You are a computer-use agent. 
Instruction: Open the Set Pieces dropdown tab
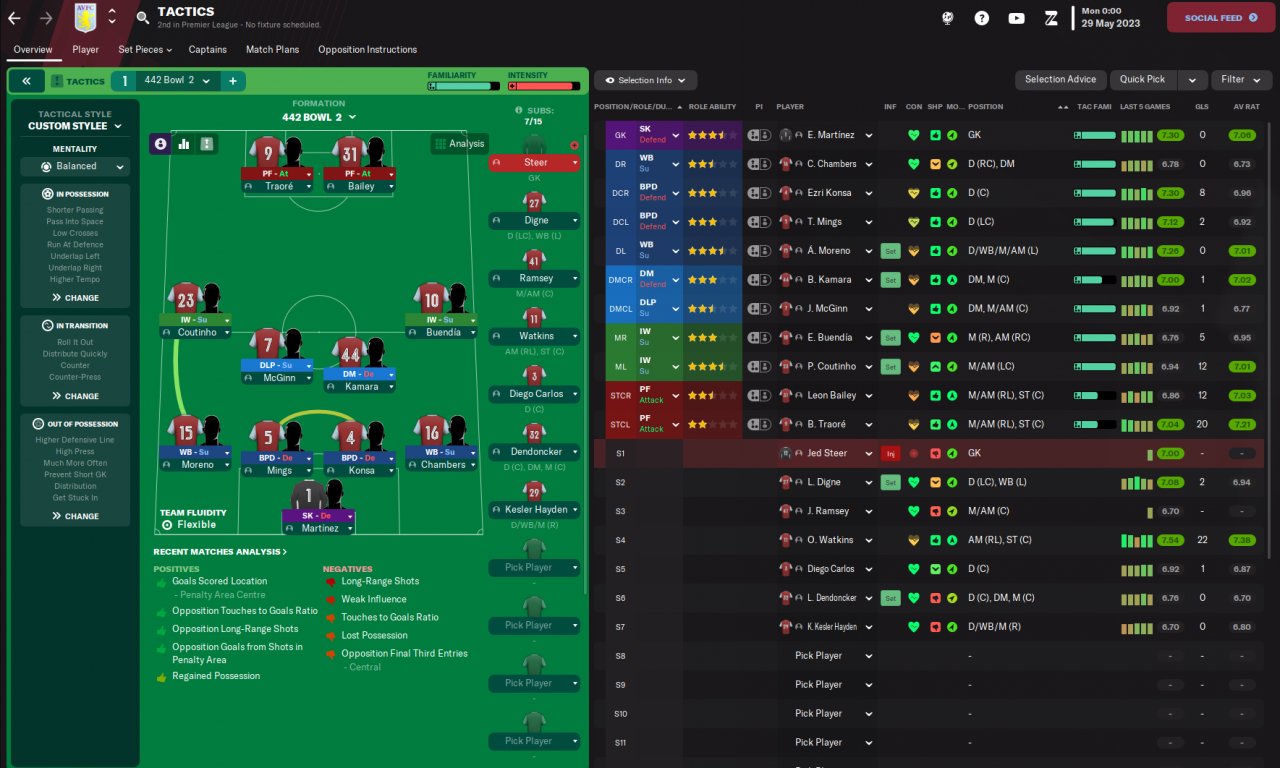pyautogui.click(x=145, y=49)
